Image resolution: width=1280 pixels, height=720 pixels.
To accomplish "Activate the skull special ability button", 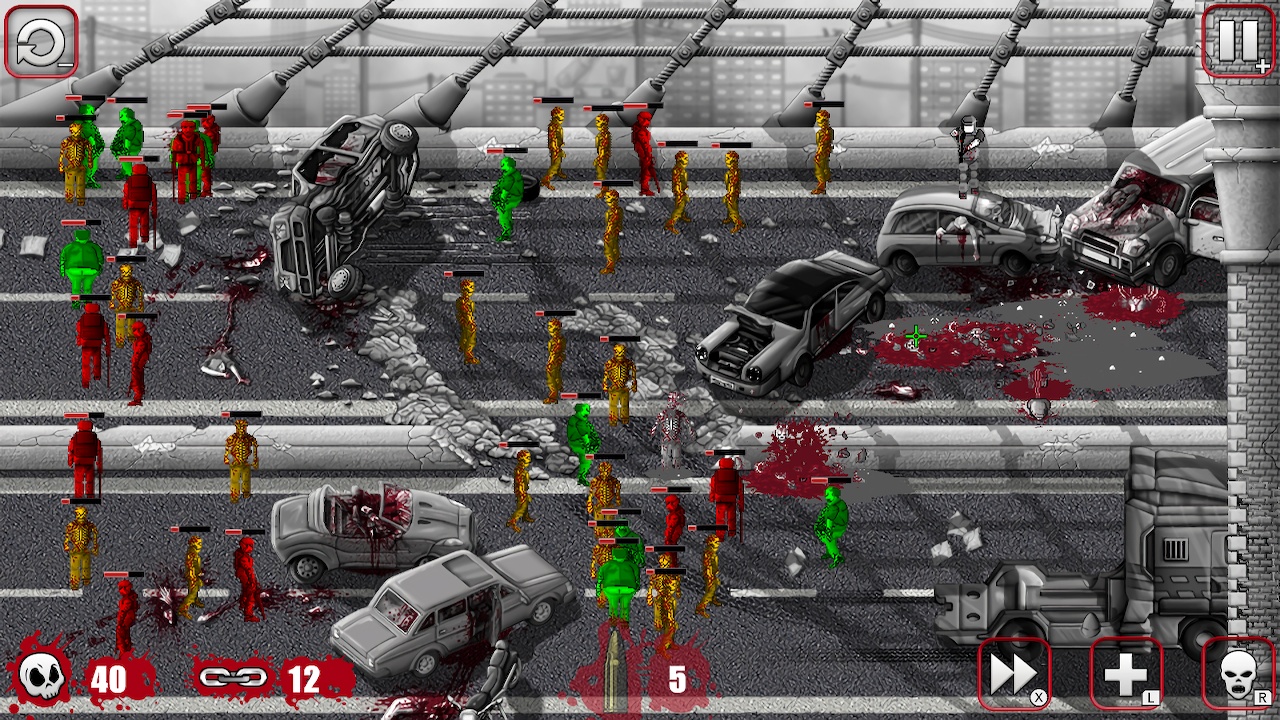I will tap(1238, 674).
